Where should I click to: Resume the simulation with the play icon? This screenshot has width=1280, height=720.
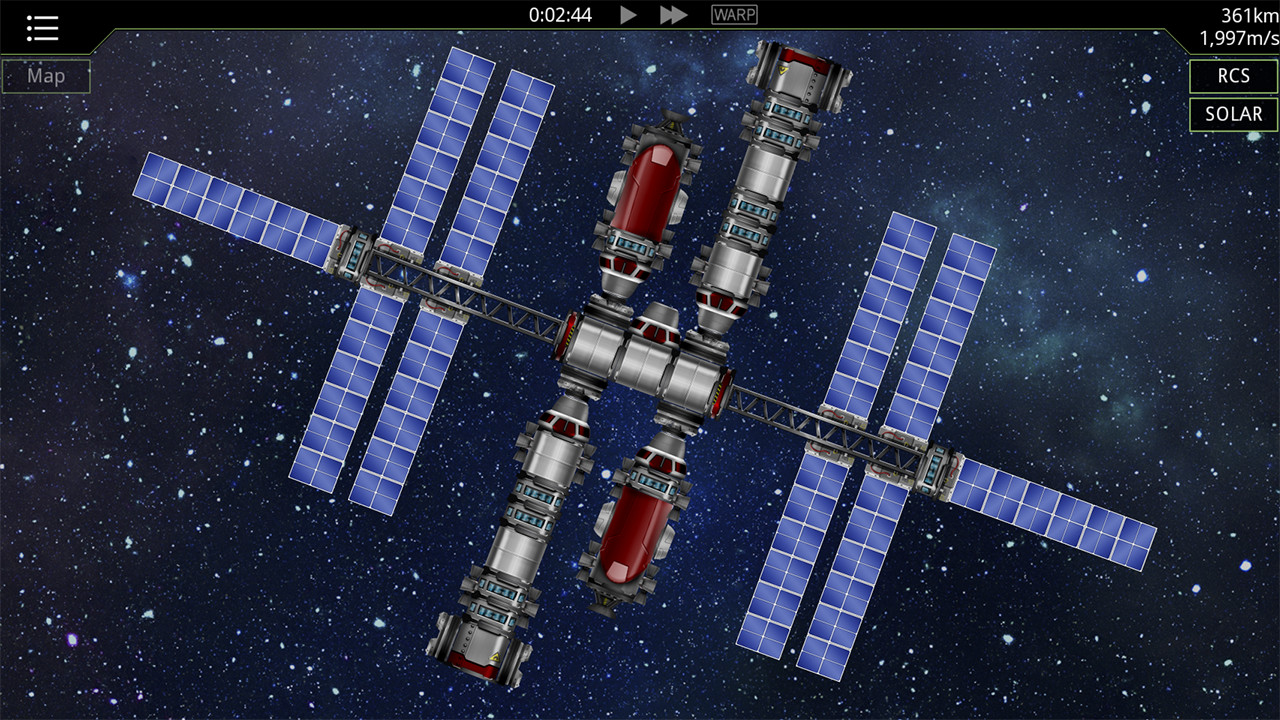(628, 15)
